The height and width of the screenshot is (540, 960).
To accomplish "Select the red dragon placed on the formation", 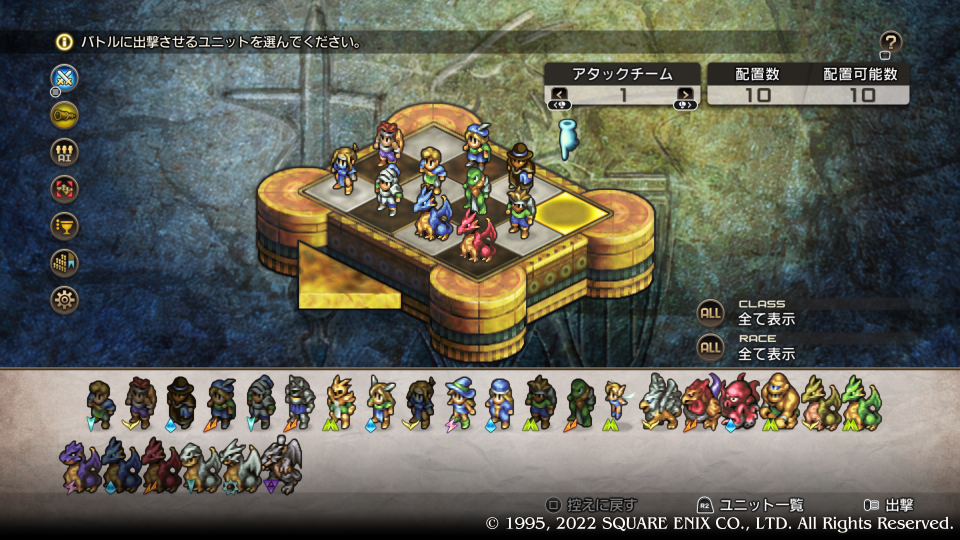I will tap(477, 236).
